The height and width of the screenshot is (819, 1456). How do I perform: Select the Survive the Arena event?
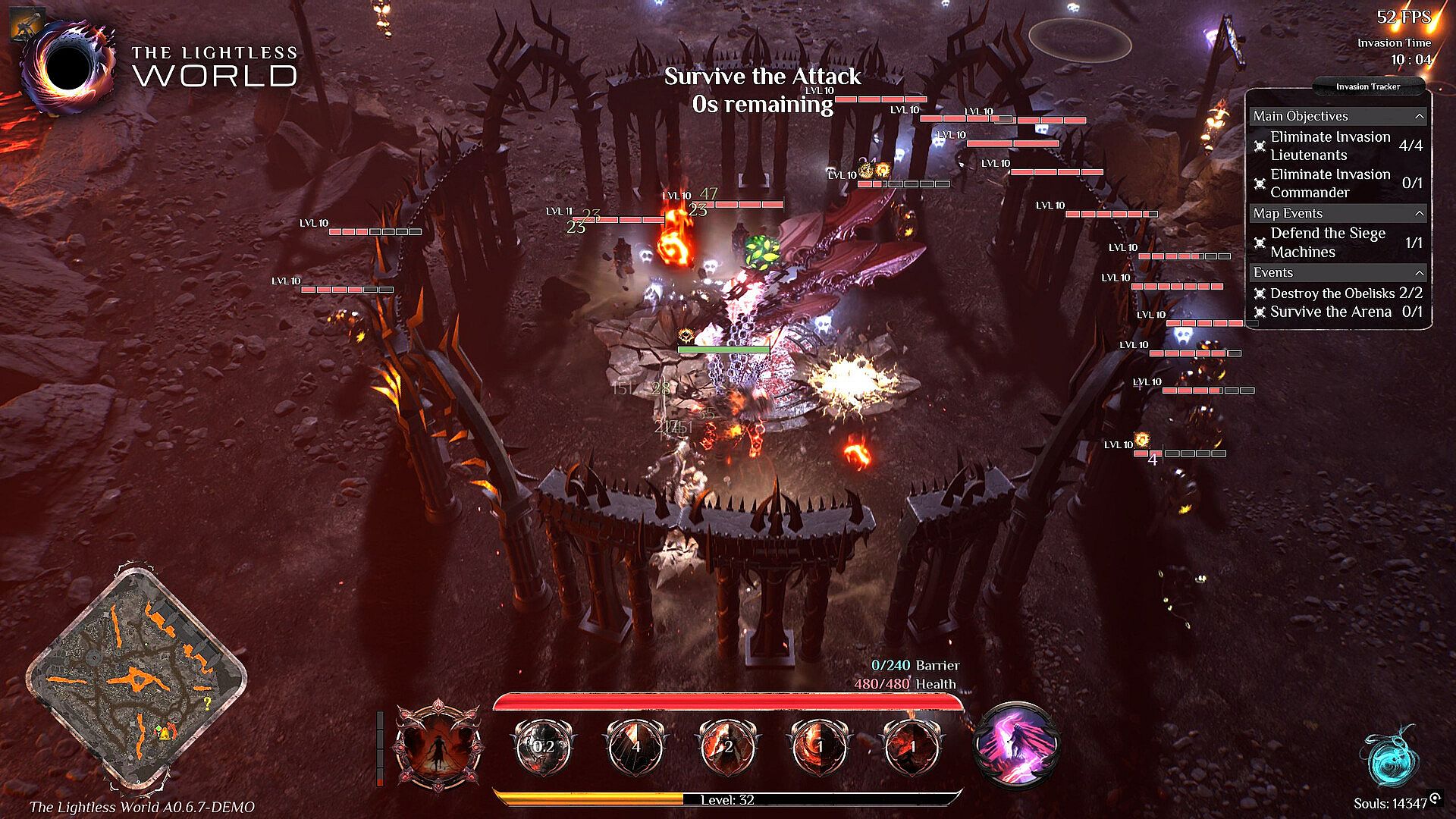(1330, 312)
